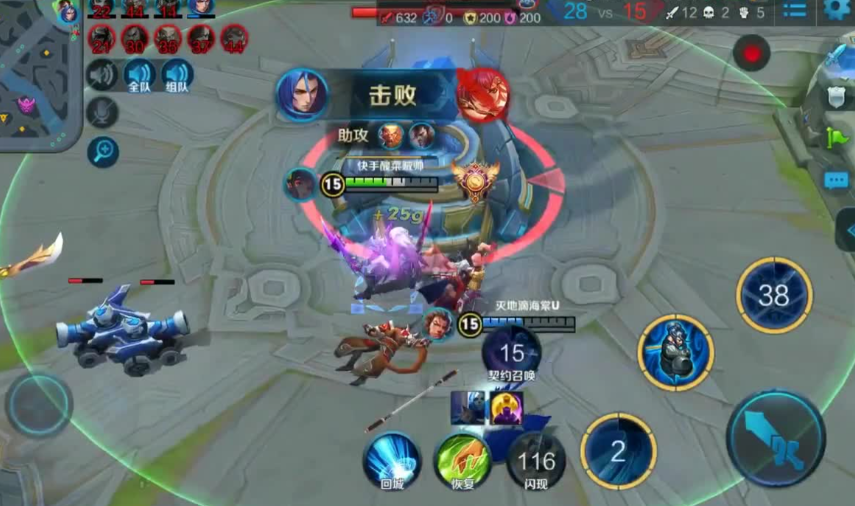Image resolution: width=855 pixels, height=506 pixels.
Task: Toggle the muted speaker icon
Action: 102,74
